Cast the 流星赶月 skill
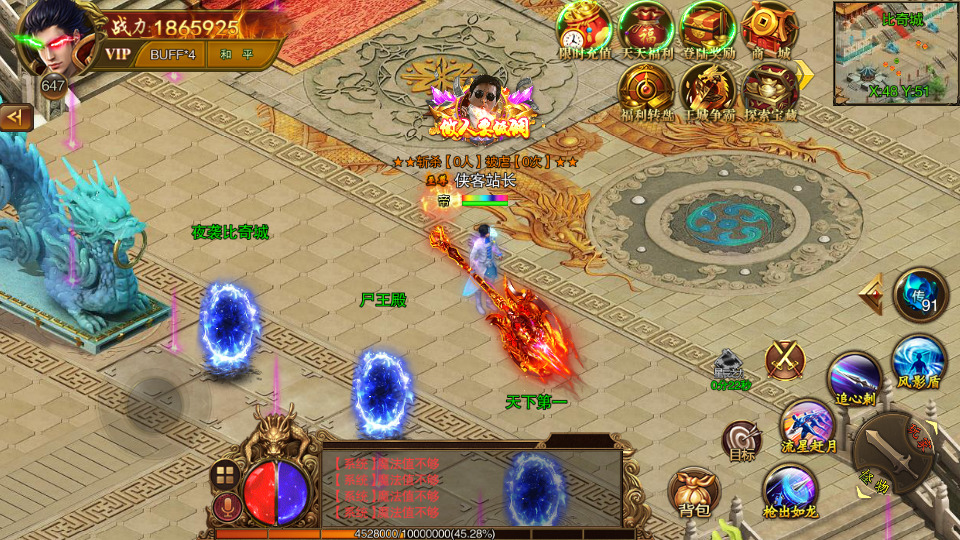The height and width of the screenshot is (540, 960). (808, 425)
